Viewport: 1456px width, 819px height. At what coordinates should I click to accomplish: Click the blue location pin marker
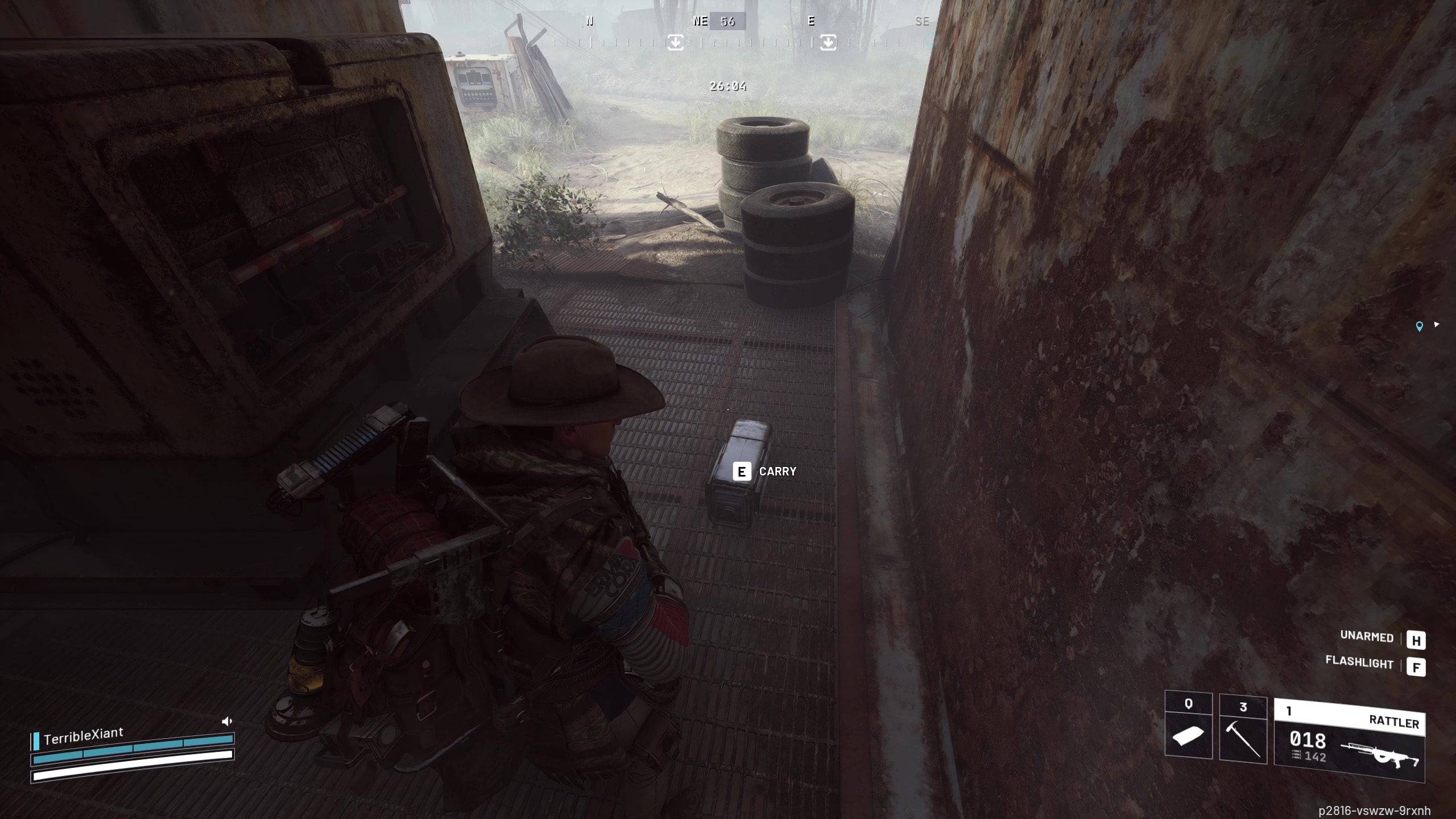[x=1419, y=326]
